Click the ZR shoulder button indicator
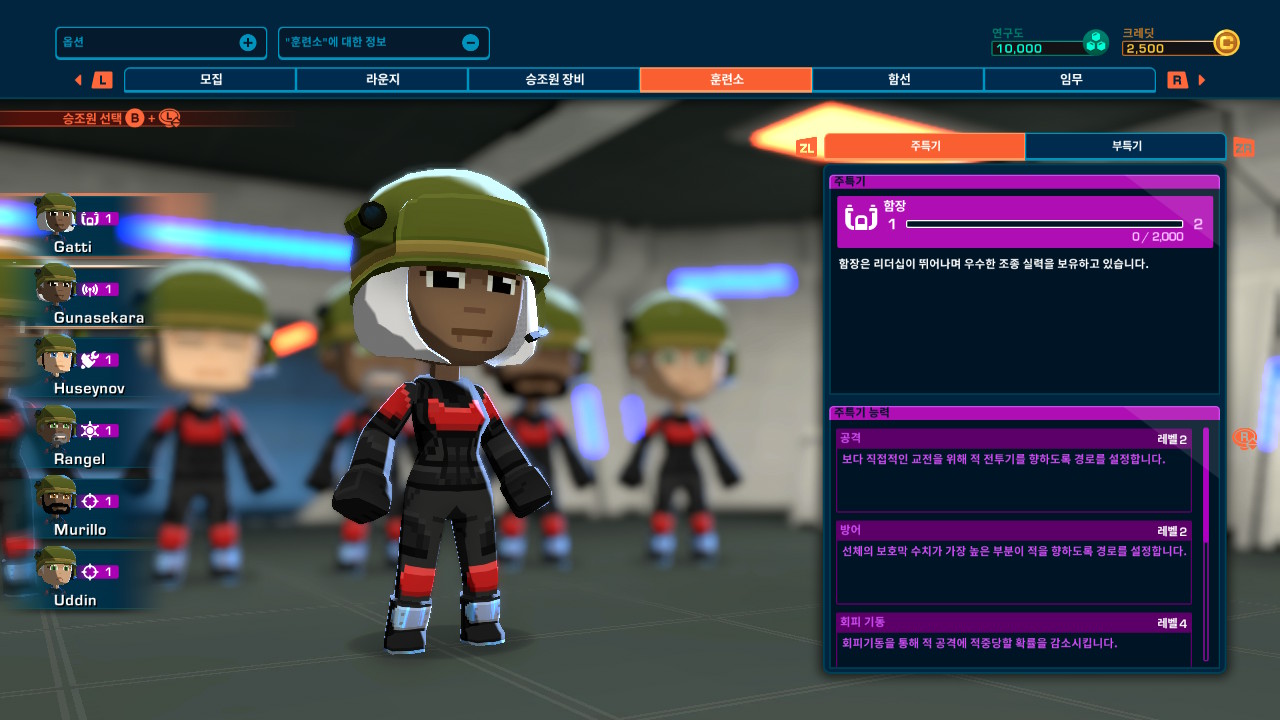The image size is (1280, 720). pos(1244,146)
